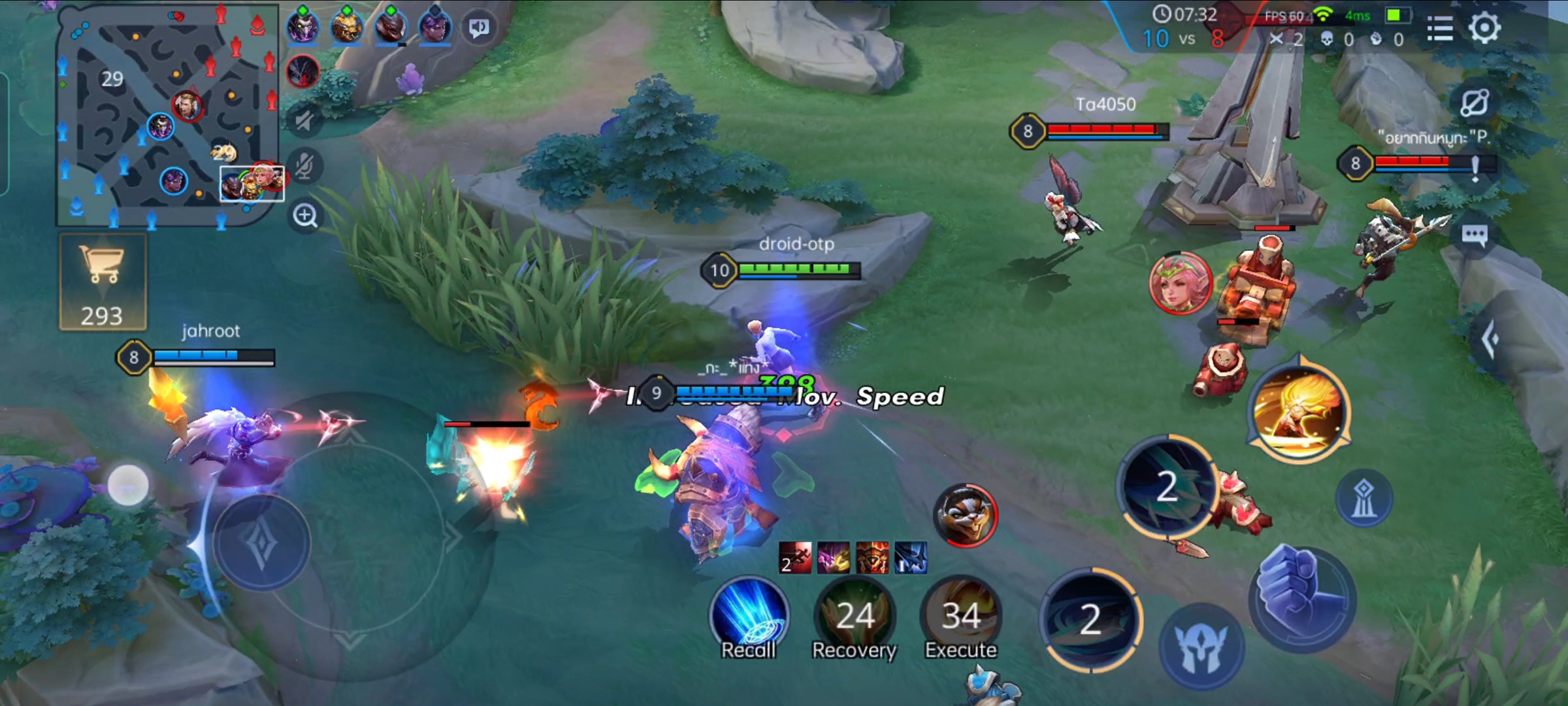The width and height of the screenshot is (1568, 706).
Task: Target minions with the helmet attack button
Action: (x=1201, y=646)
